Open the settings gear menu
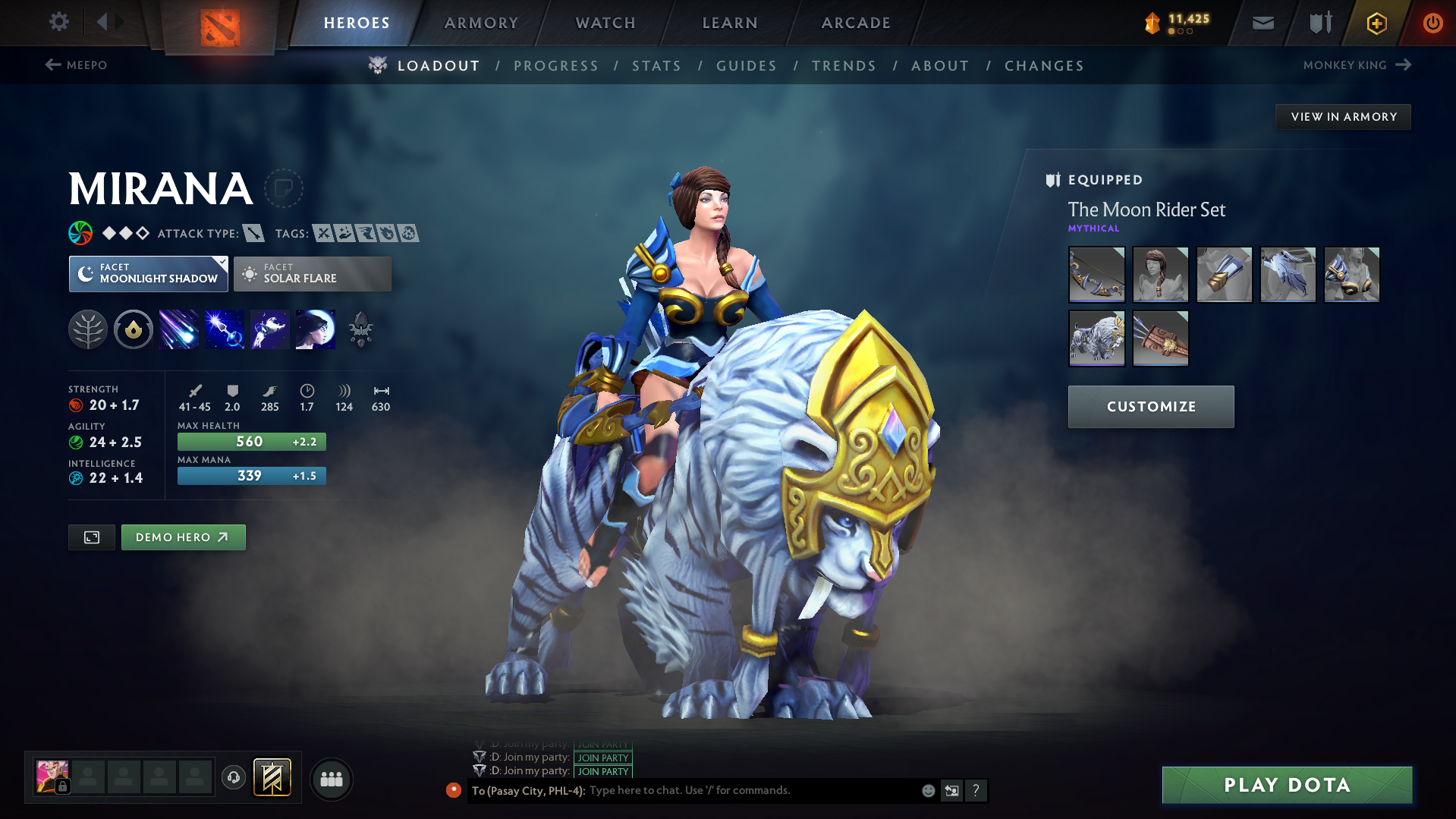Viewport: 1456px width, 819px height. tap(58, 23)
